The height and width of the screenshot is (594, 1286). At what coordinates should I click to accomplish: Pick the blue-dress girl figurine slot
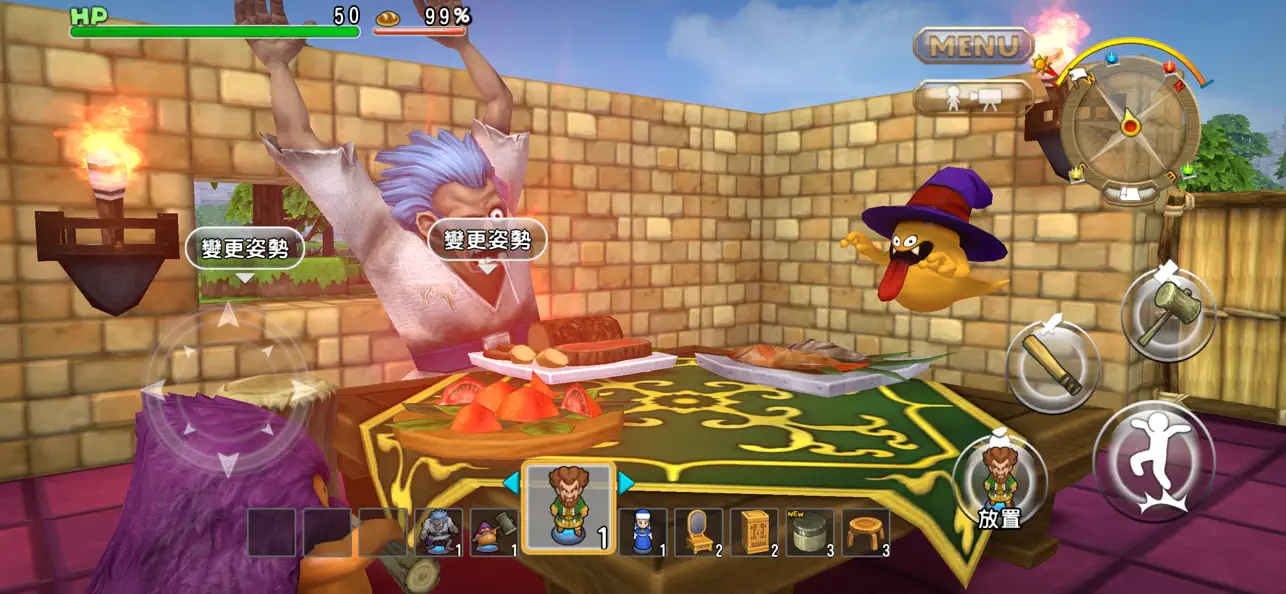point(642,532)
